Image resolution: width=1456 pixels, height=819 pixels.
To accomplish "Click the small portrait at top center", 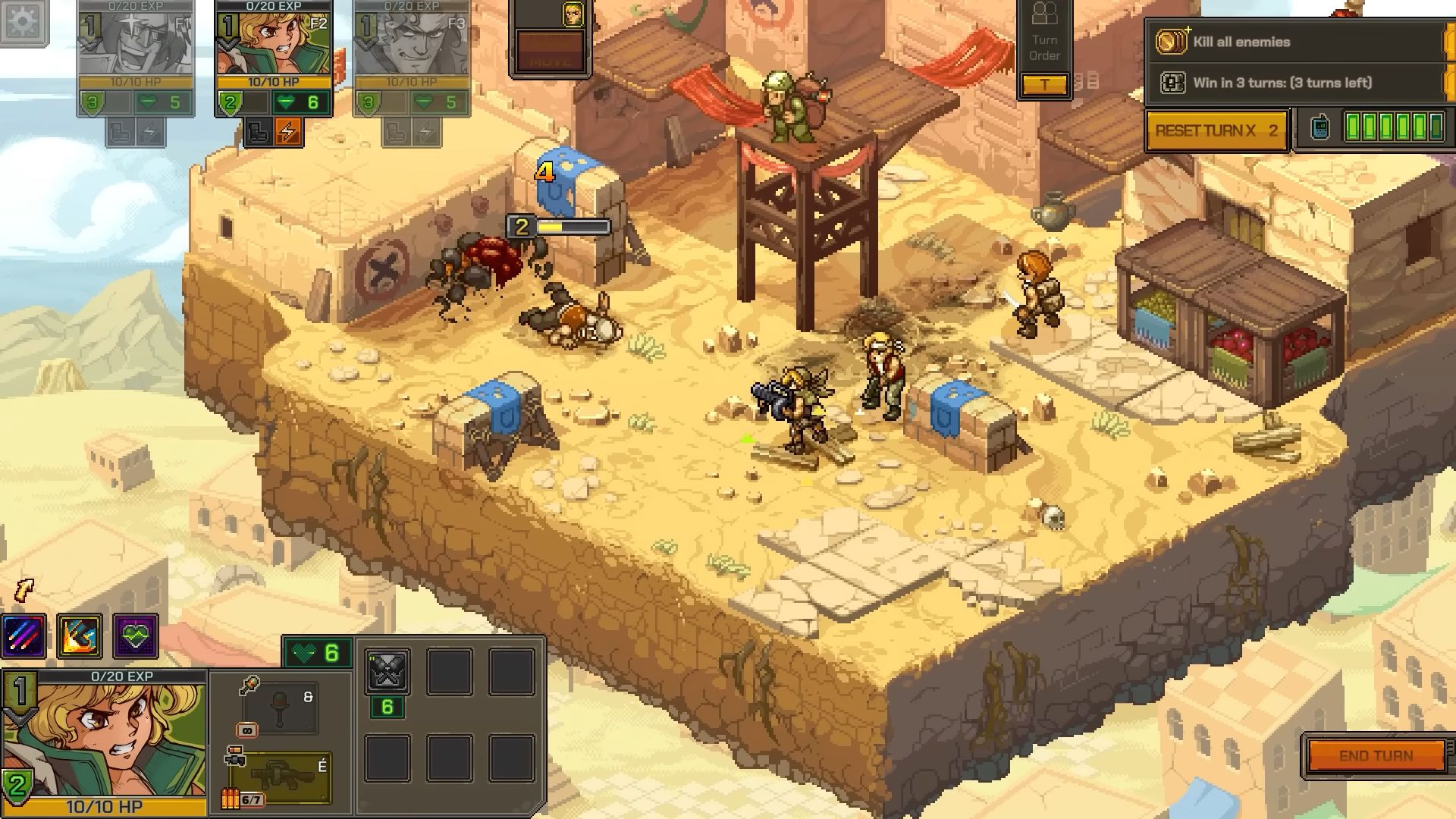I will (x=573, y=14).
